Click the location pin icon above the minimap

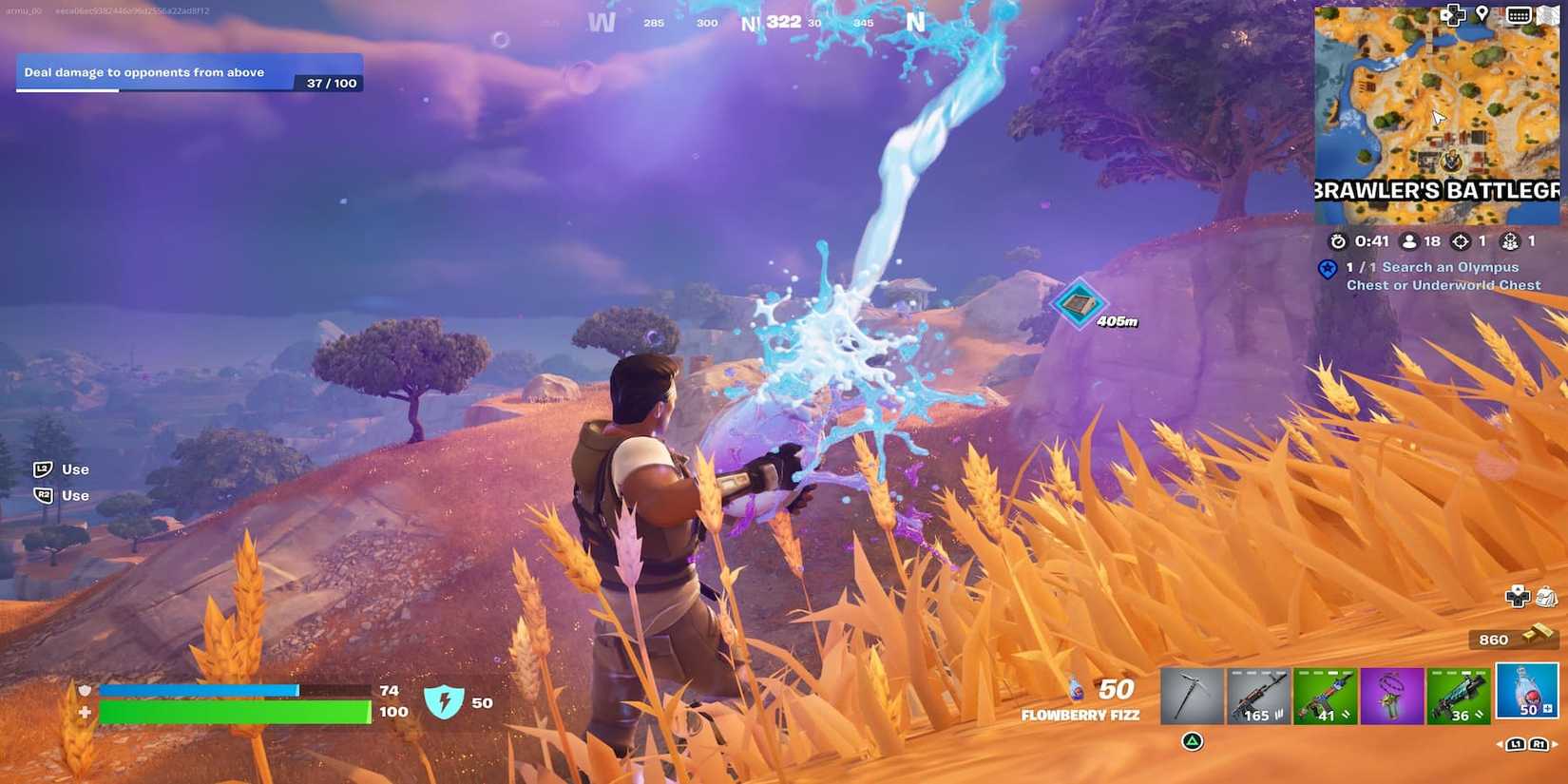[1481, 14]
